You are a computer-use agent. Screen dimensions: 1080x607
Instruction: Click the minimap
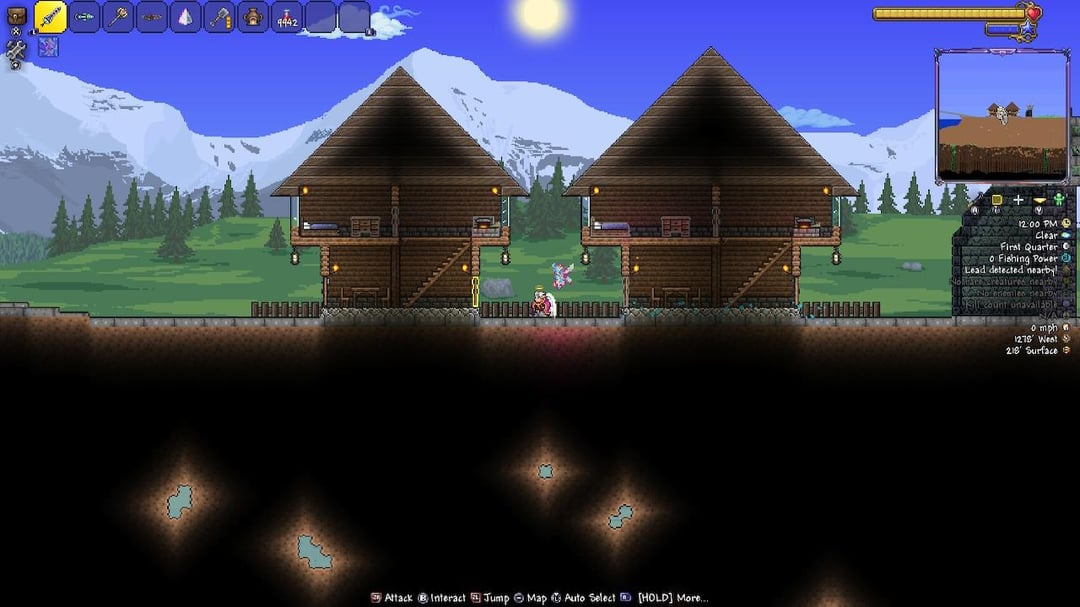click(x=1001, y=116)
